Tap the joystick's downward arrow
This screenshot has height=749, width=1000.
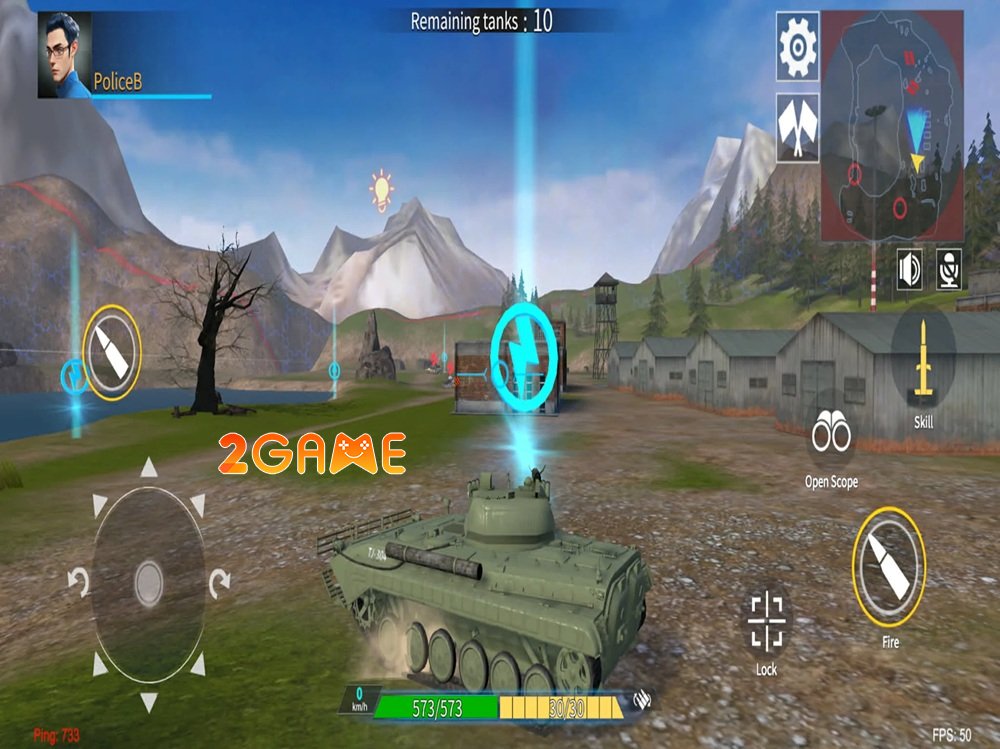tap(148, 700)
